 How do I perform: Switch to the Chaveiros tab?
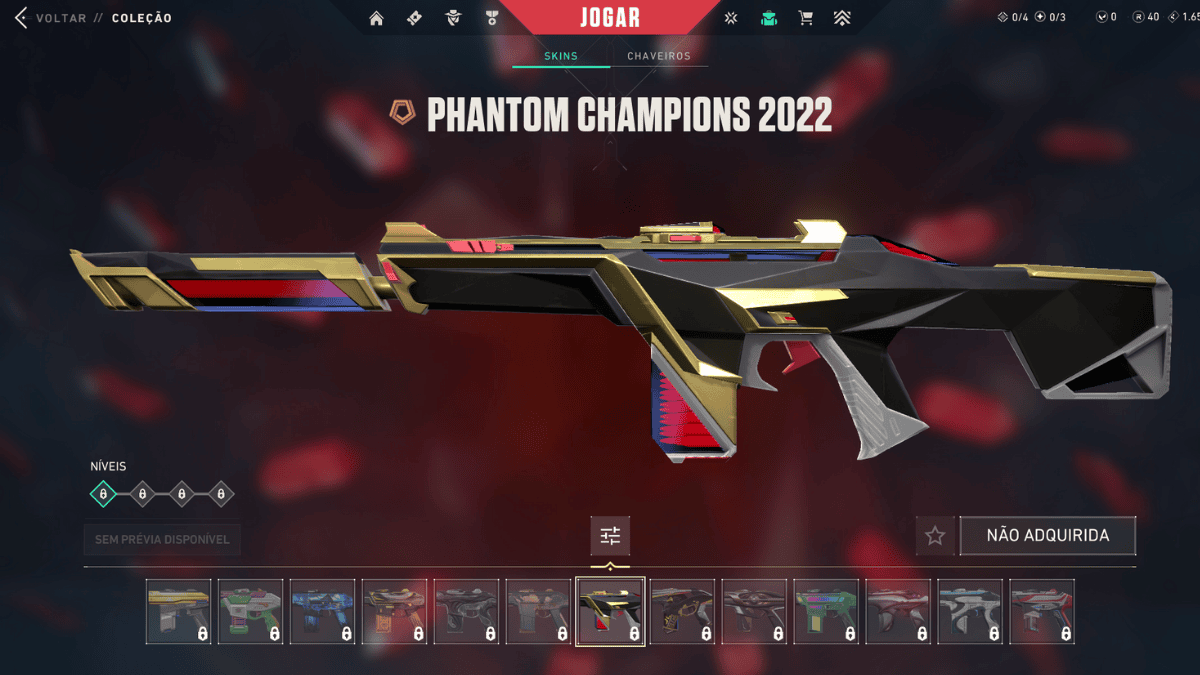pyautogui.click(x=659, y=56)
